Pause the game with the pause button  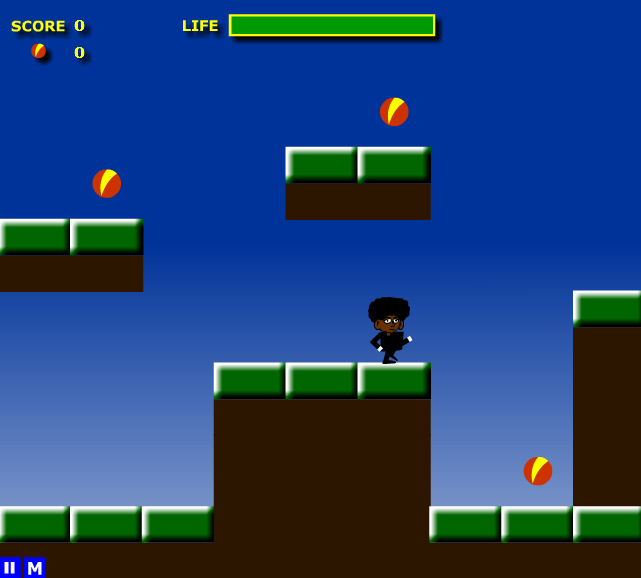coord(10,568)
